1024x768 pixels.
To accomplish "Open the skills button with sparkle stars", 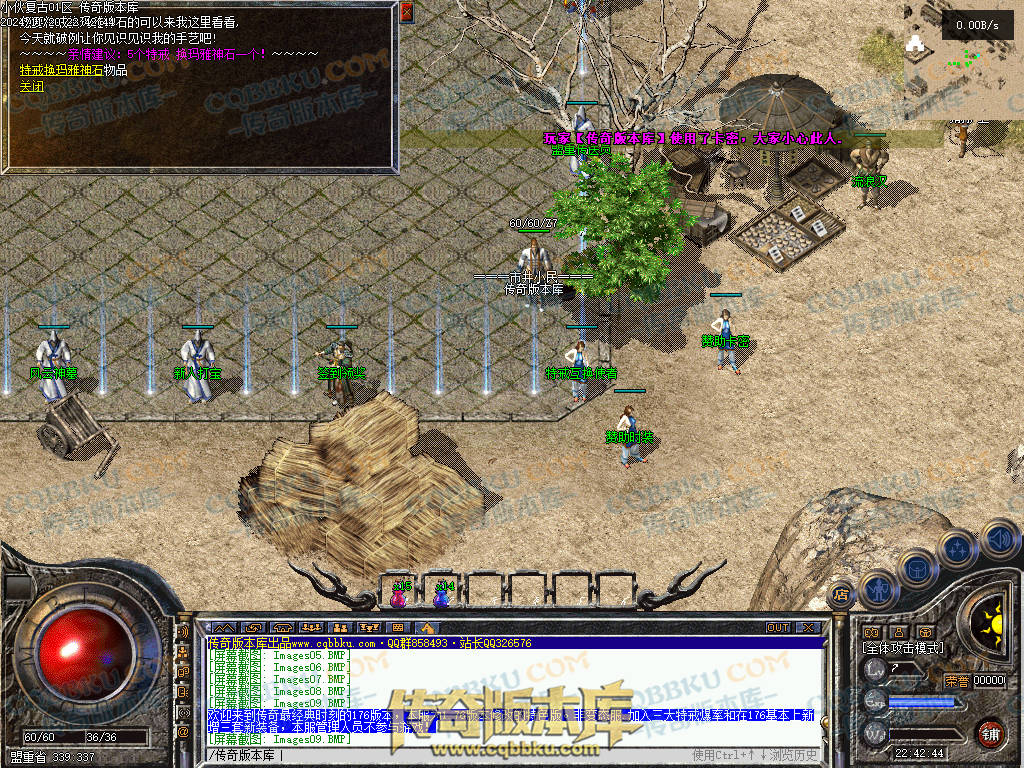I will pos(957,549).
